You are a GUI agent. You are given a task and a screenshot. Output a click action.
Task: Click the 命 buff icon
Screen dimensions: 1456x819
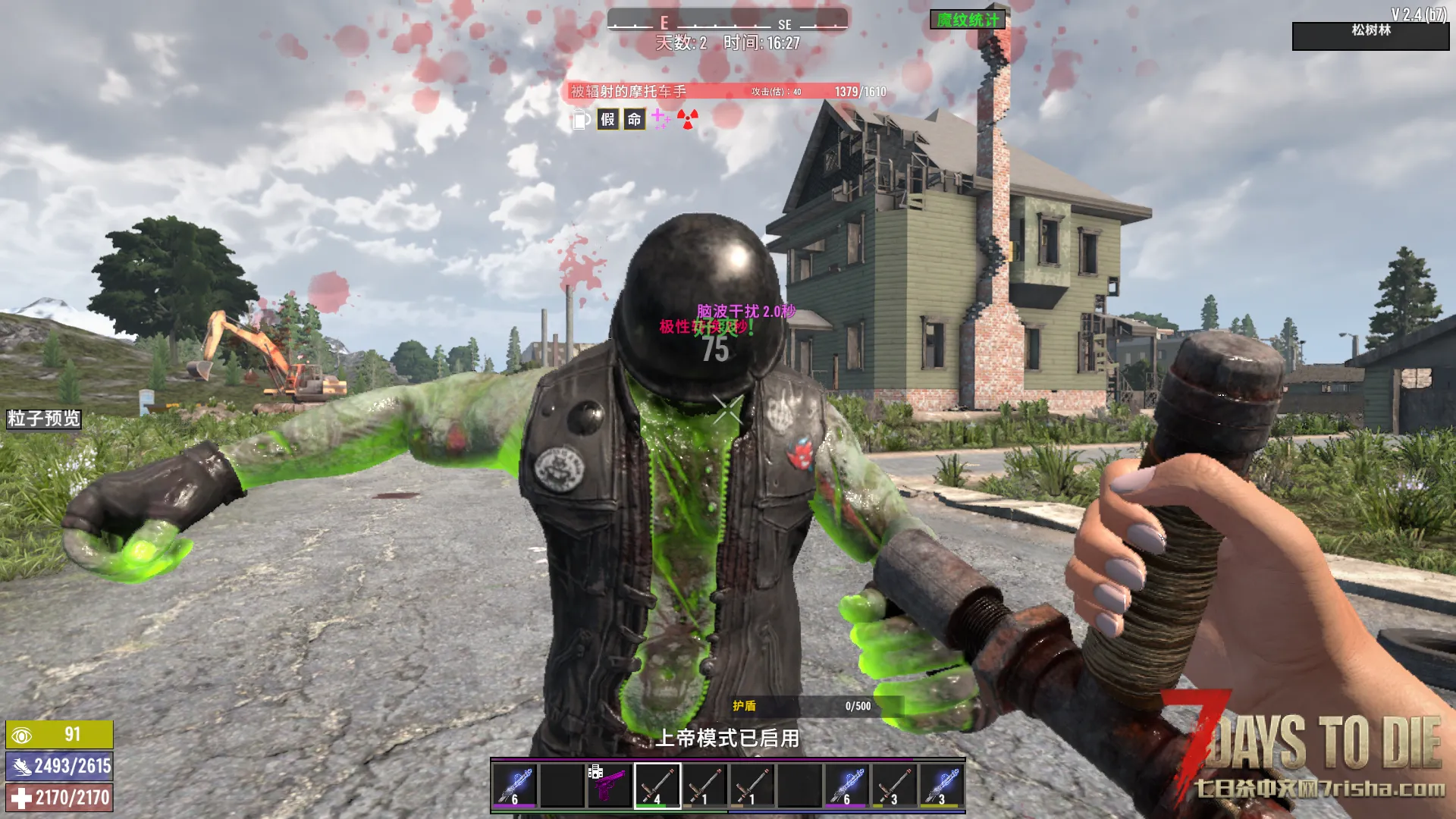click(634, 119)
